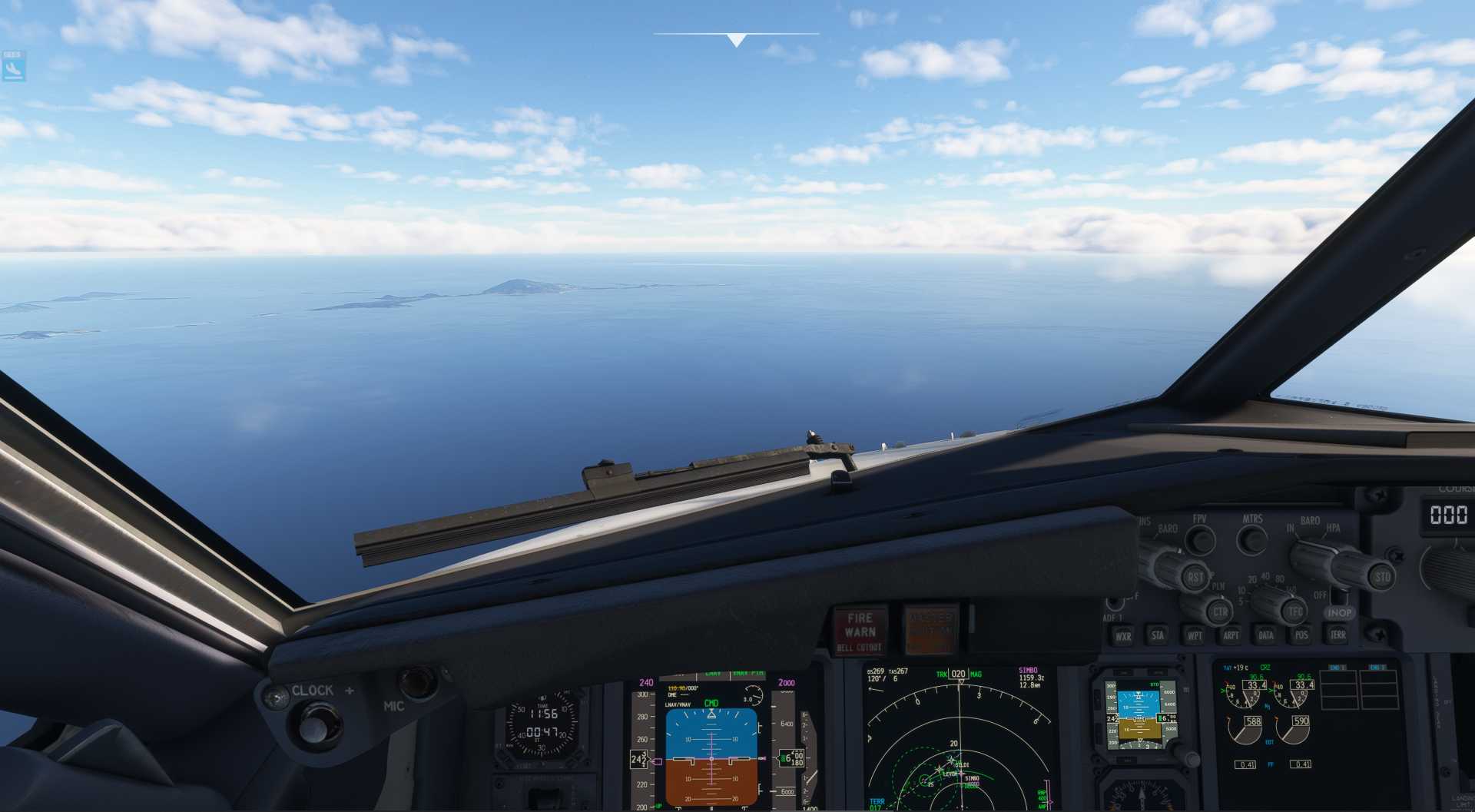Image resolution: width=1475 pixels, height=812 pixels.
Task: Click the MIC push-to-talk button
Action: [418, 681]
